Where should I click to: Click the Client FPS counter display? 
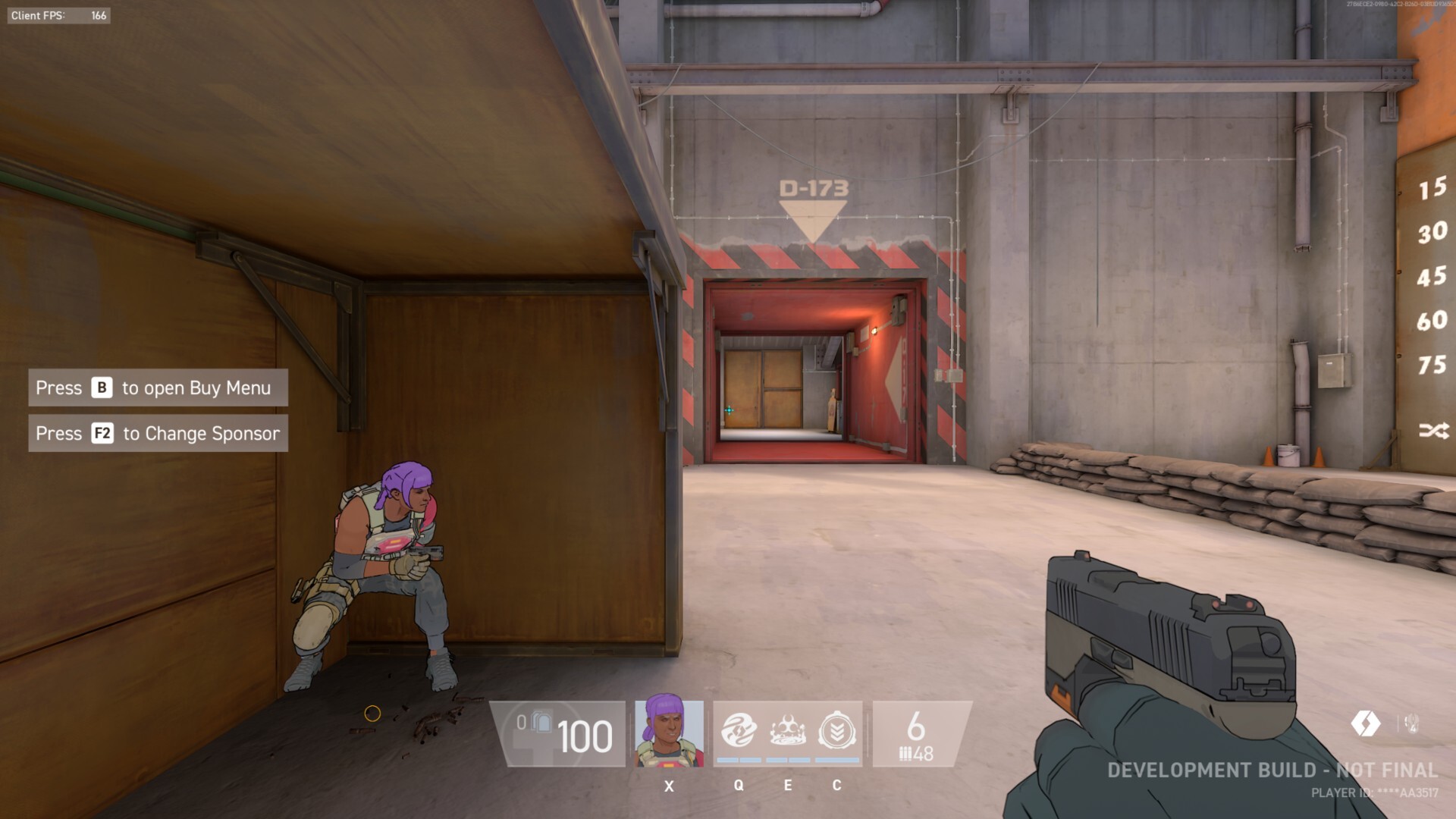pyautogui.click(x=59, y=14)
